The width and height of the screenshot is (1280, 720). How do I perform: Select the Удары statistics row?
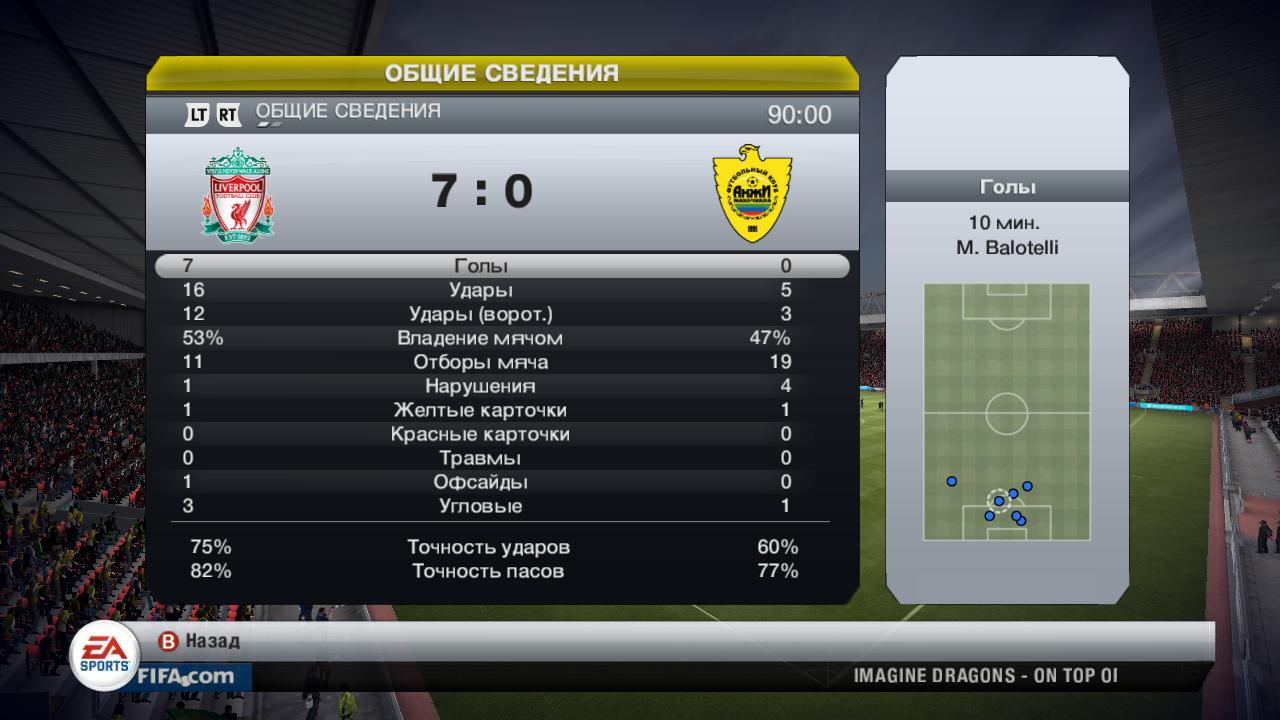[x=481, y=290]
